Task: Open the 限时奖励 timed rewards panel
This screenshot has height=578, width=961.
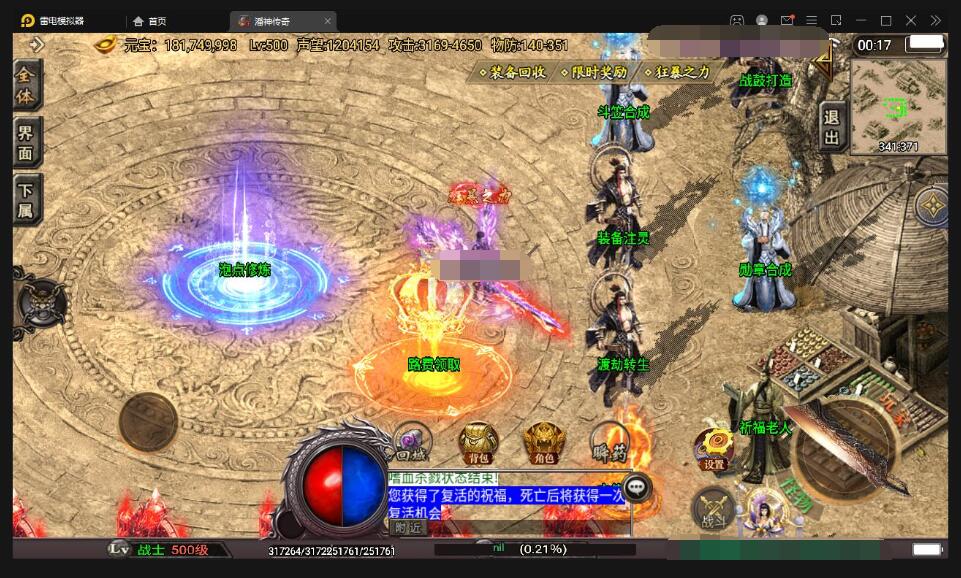Action: click(x=594, y=72)
